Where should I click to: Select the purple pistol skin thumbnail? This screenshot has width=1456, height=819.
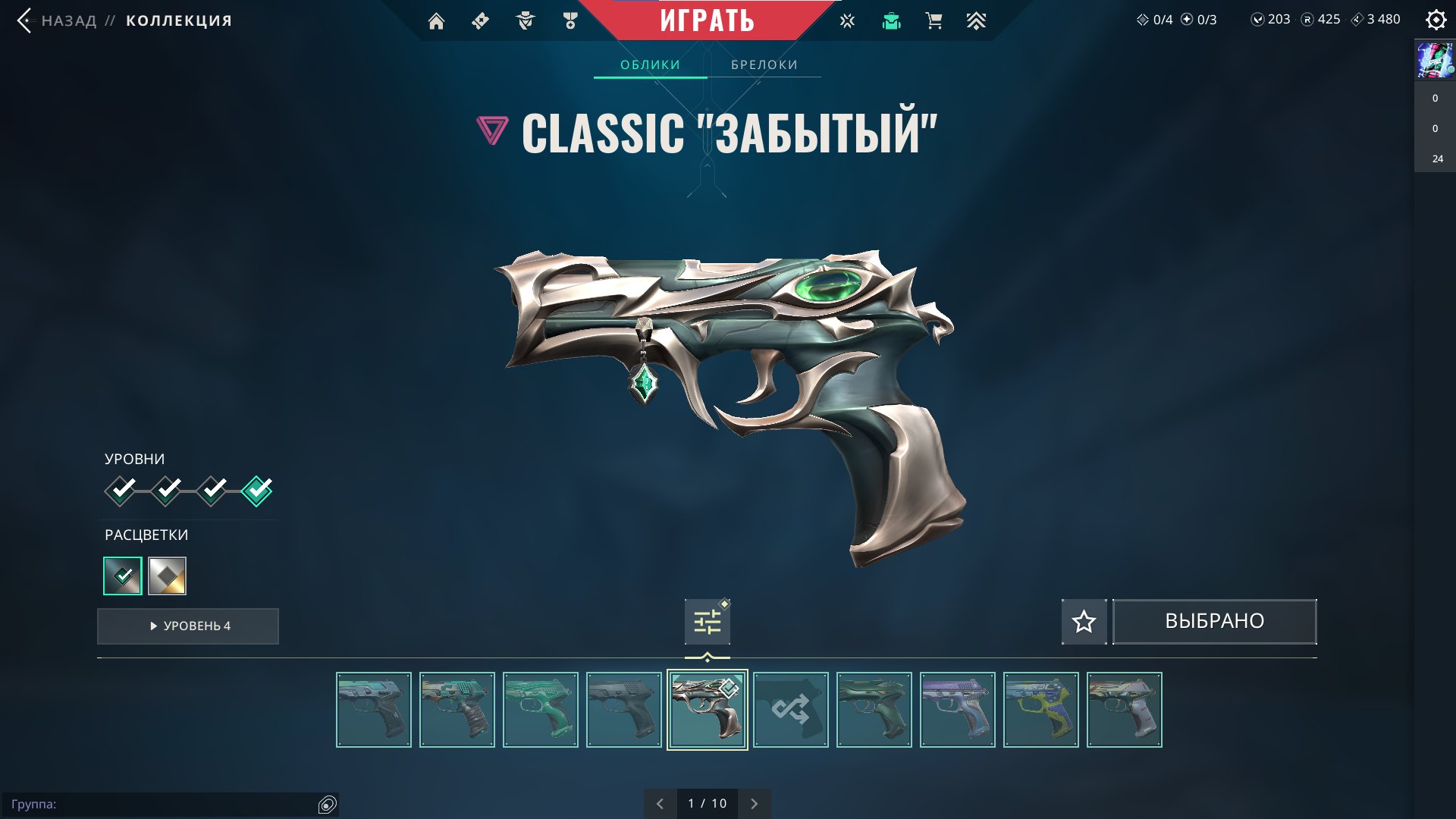coord(957,710)
